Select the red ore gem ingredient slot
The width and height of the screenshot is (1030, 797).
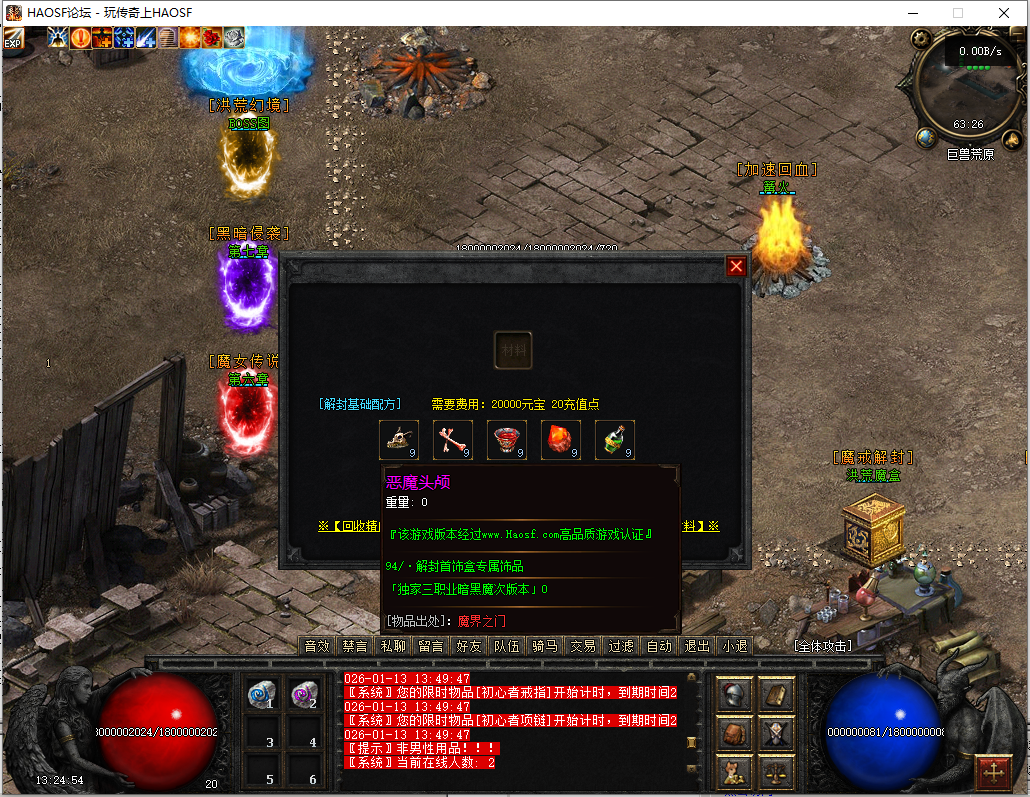coord(560,440)
